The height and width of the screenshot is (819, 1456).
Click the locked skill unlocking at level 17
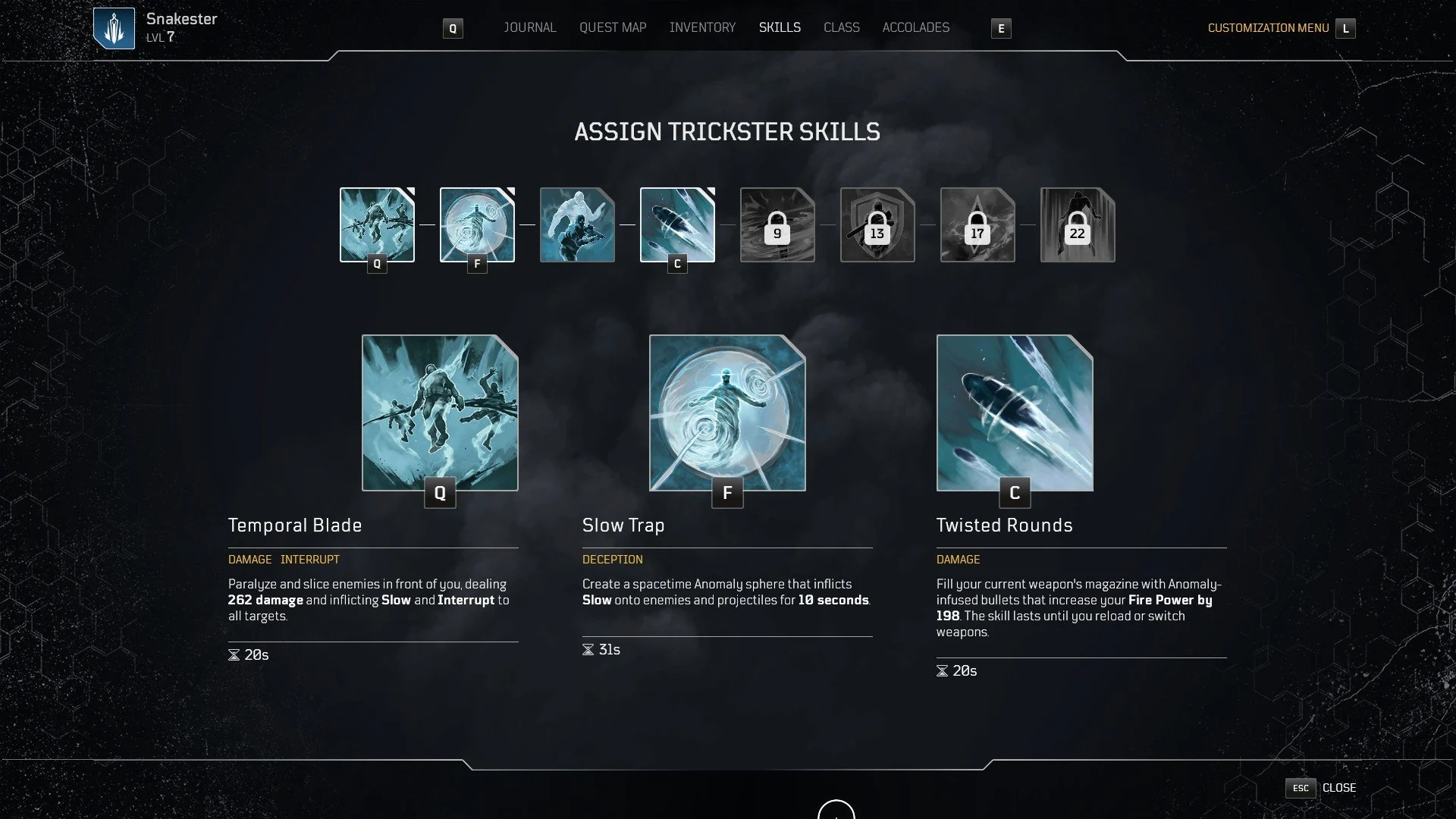(x=977, y=224)
